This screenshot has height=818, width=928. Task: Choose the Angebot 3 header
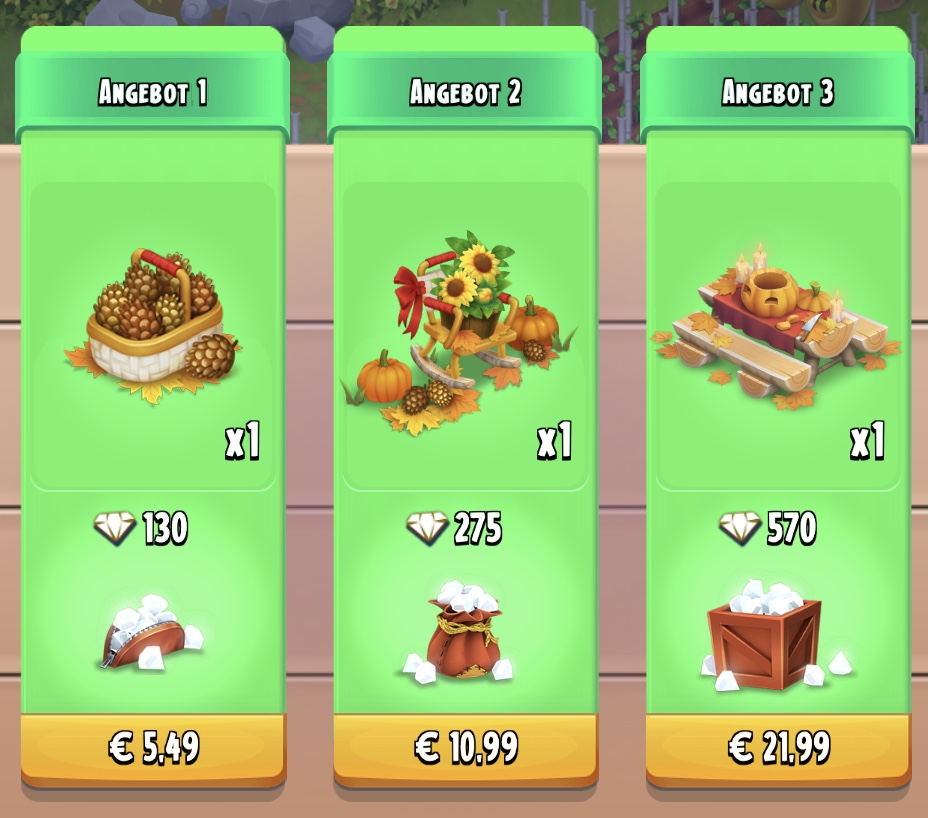(778, 93)
